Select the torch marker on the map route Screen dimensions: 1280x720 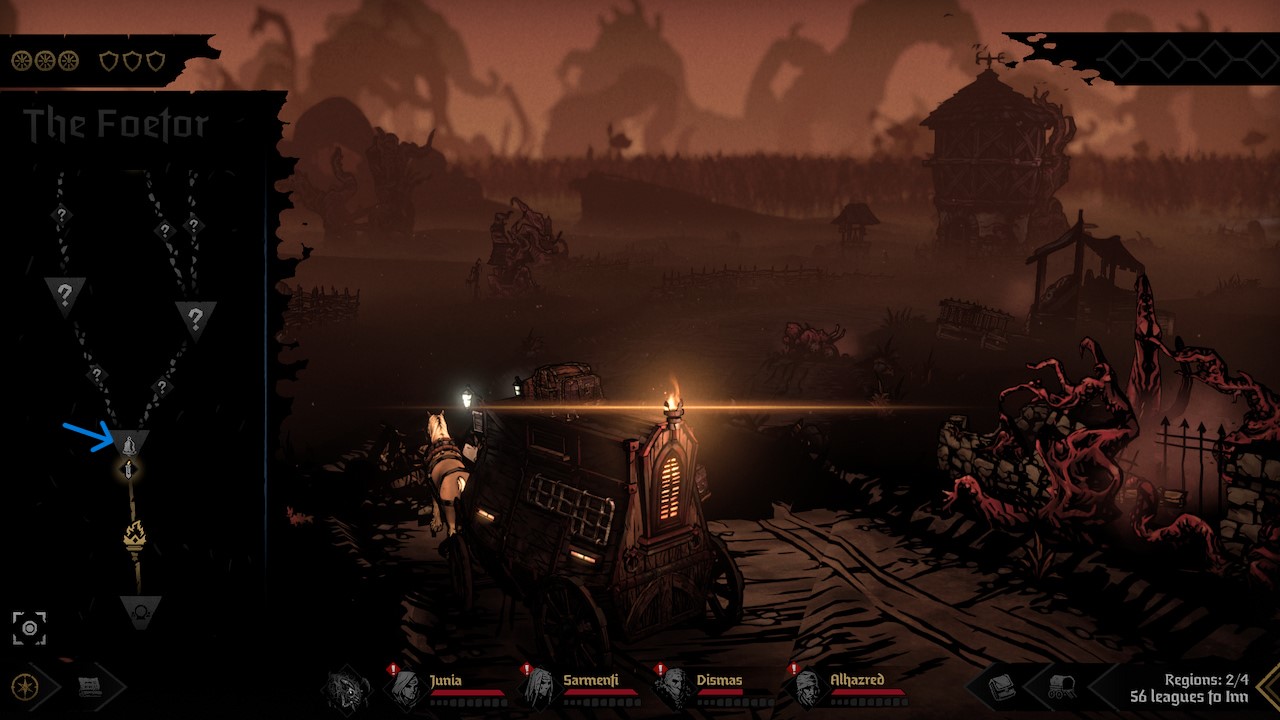click(134, 536)
